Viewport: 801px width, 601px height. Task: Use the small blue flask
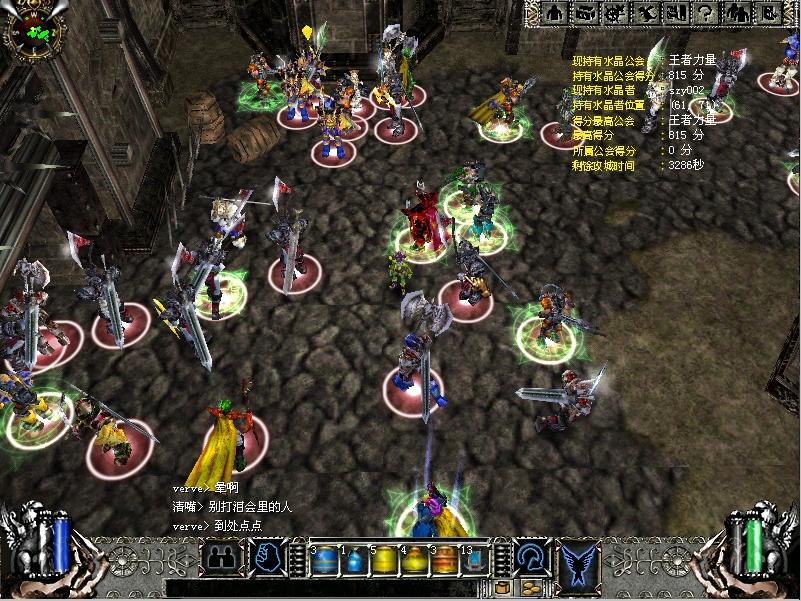coord(353,560)
